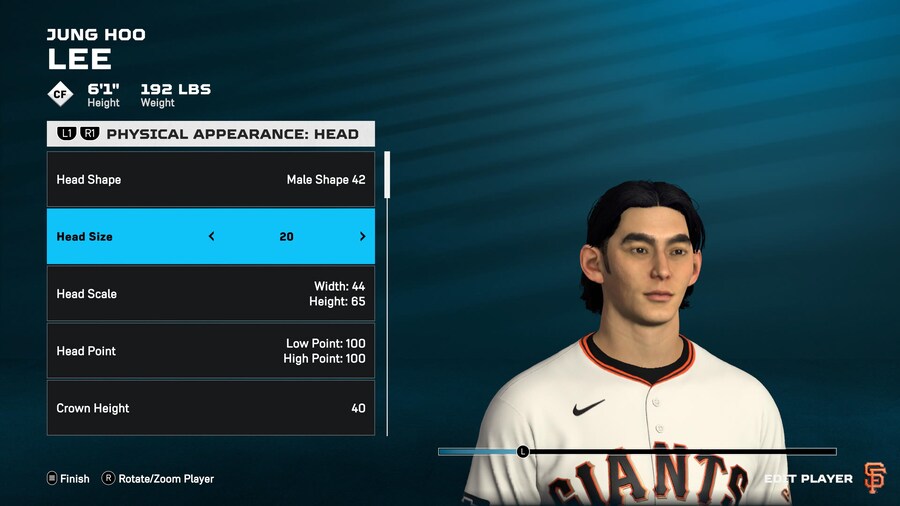Open the Head Point option
This screenshot has width=900, height=506.
210,351
